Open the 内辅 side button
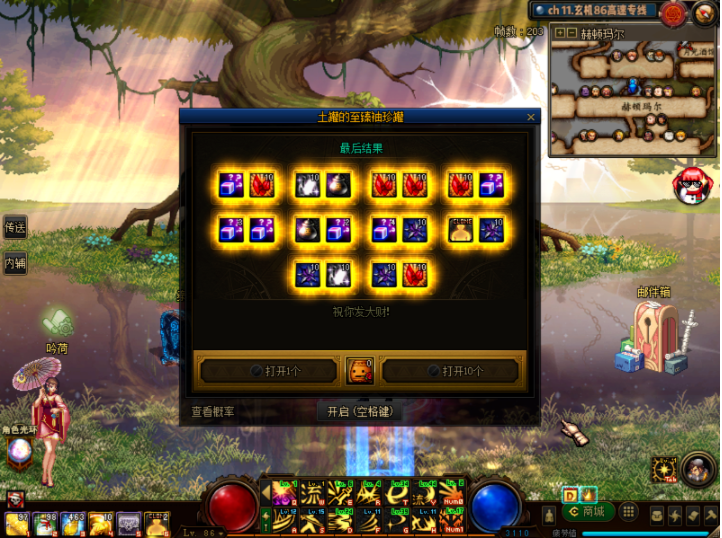Image resolution: width=722 pixels, height=538 pixels. coord(14,264)
